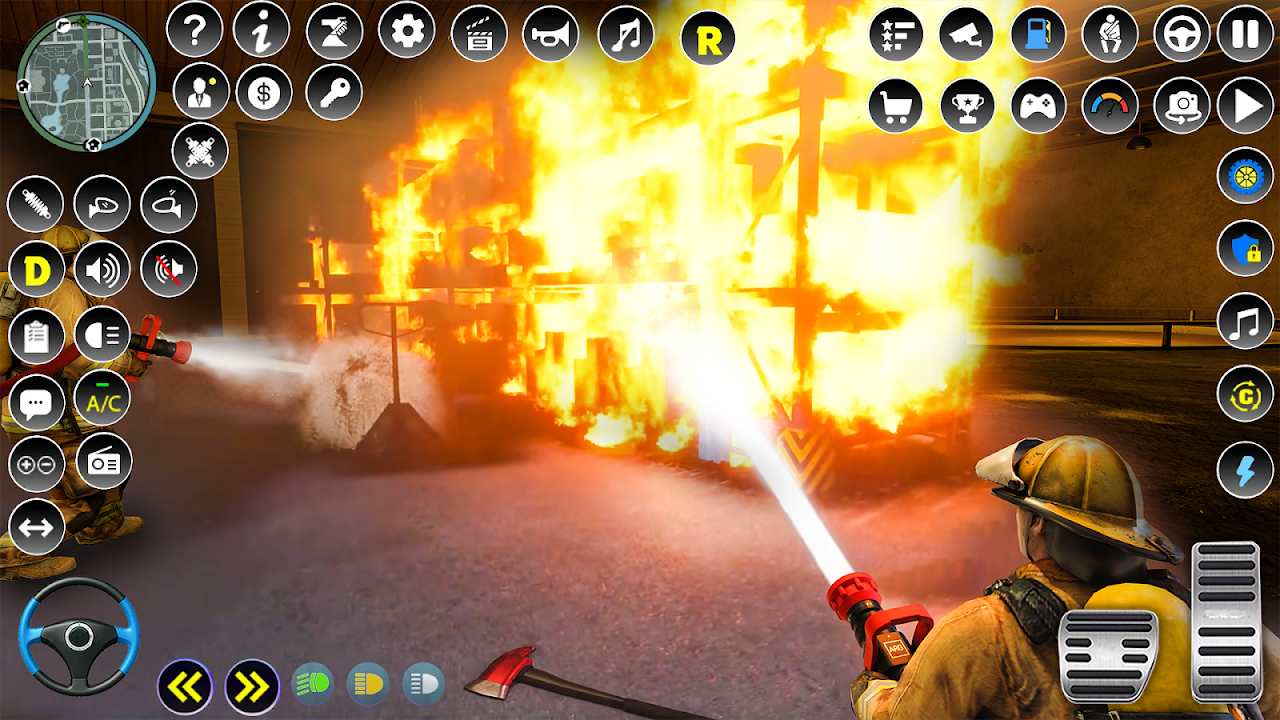This screenshot has width=1280, height=720.
Task: Activate the right turn signal arrows
Action: (x=252, y=687)
